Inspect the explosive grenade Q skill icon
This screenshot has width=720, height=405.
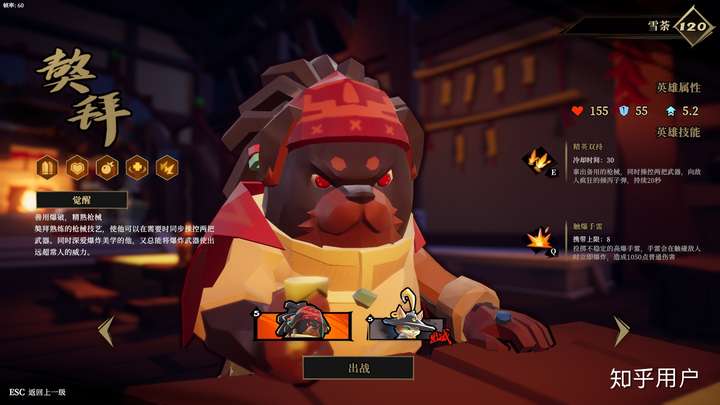pos(537,241)
